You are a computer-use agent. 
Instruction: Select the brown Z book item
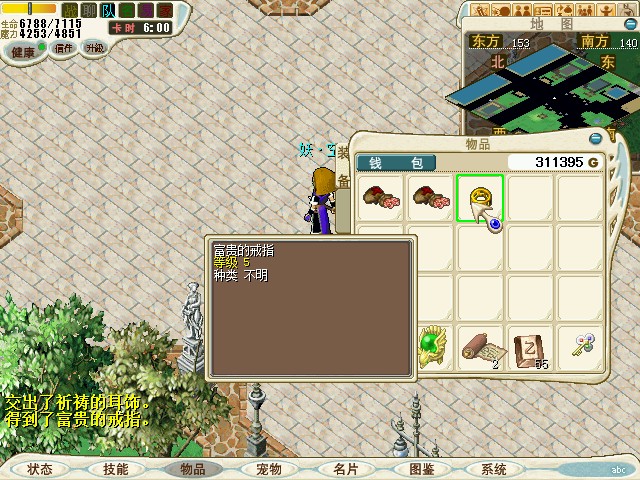point(531,347)
